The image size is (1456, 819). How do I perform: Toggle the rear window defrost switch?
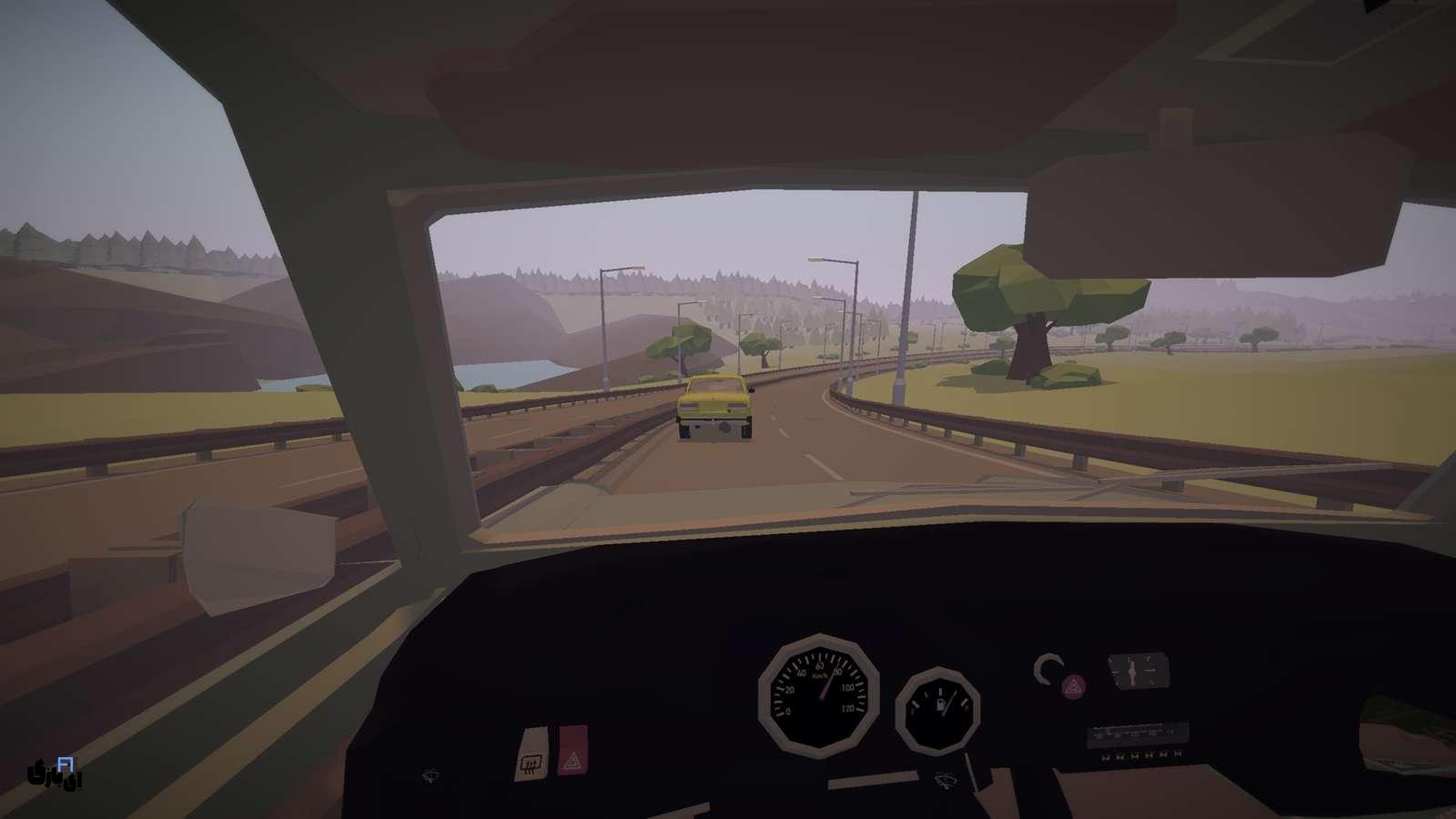531,752
